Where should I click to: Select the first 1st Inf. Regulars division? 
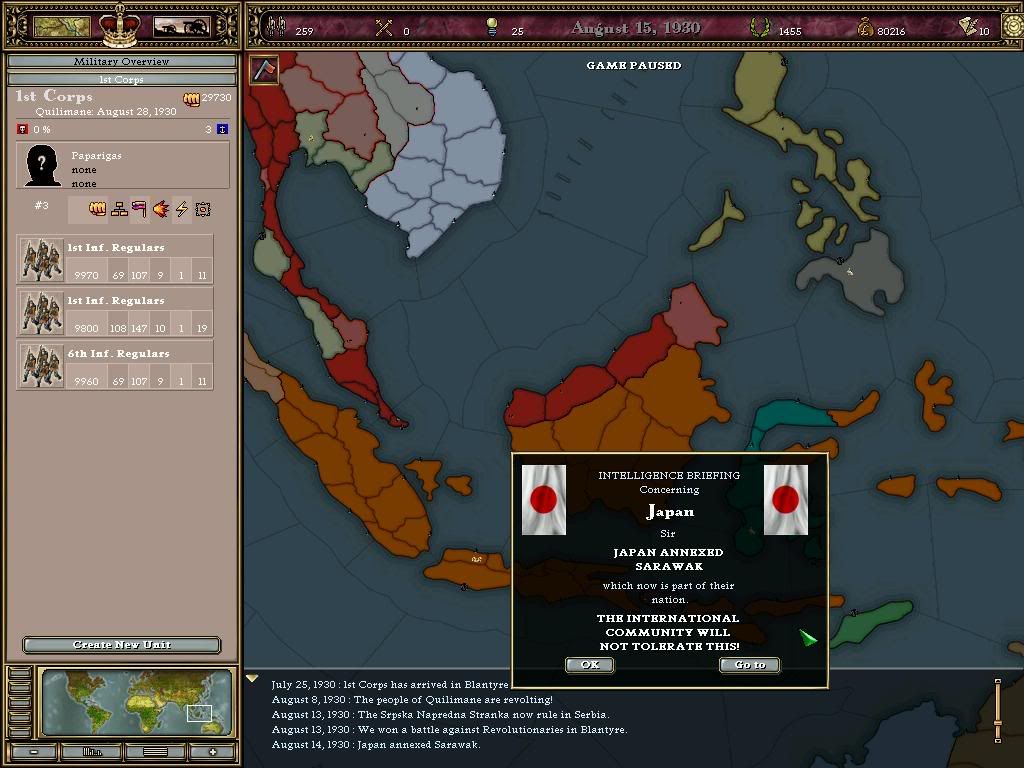pyautogui.click(x=115, y=260)
